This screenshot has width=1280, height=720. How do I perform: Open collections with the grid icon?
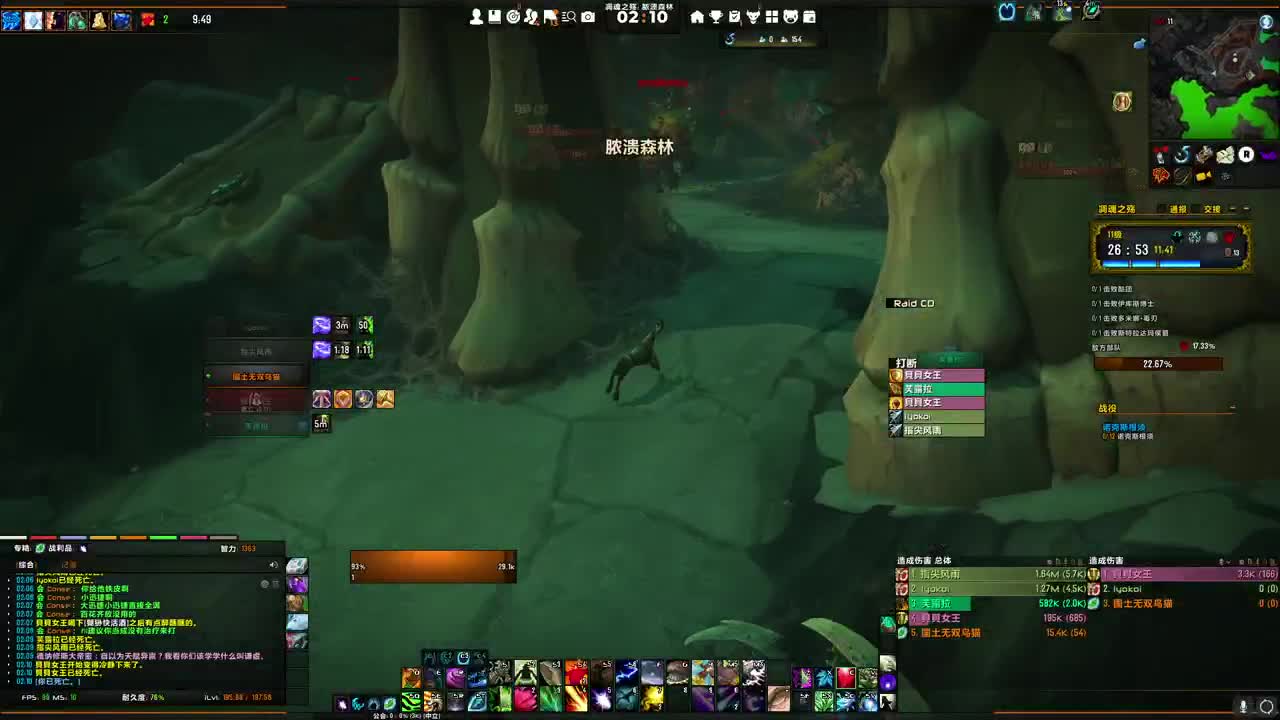pyautogui.click(x=772, y=17)
